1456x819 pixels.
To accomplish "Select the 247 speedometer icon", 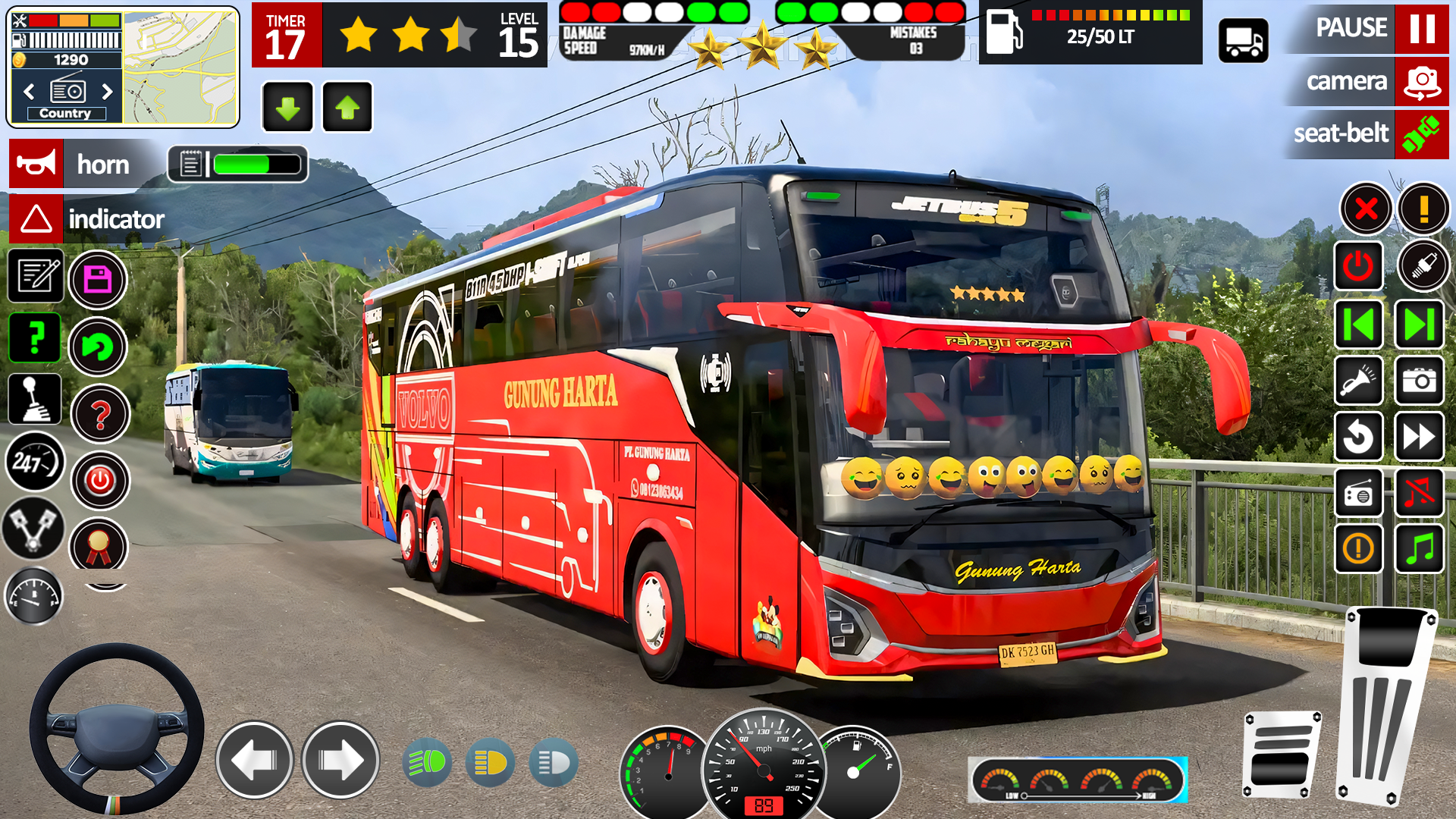I will click(x=35, y=459).
